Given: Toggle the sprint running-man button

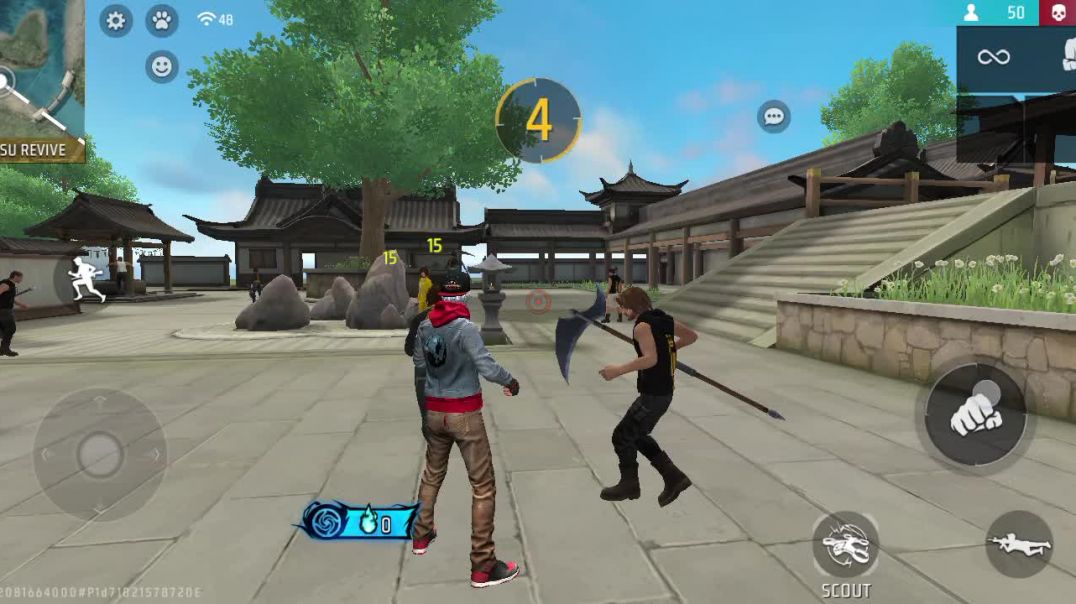Looking at the screenshot, I should (85, 279).
